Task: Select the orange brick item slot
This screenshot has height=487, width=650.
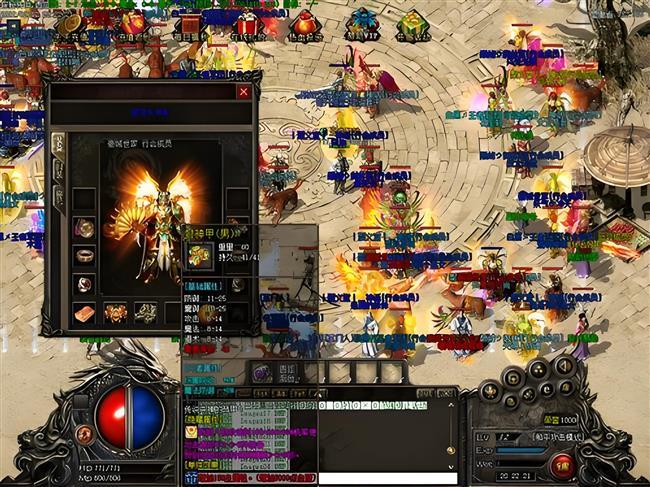Action: click(84, 312)
